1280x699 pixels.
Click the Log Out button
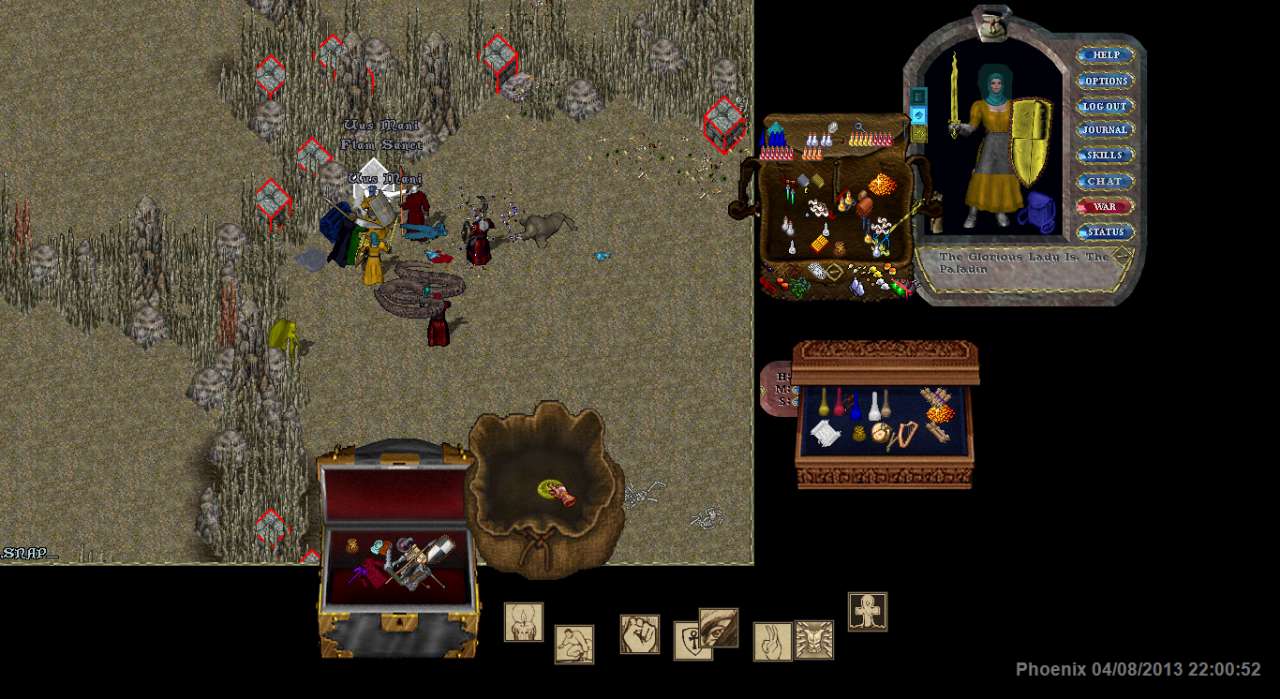coord(1105,106)
